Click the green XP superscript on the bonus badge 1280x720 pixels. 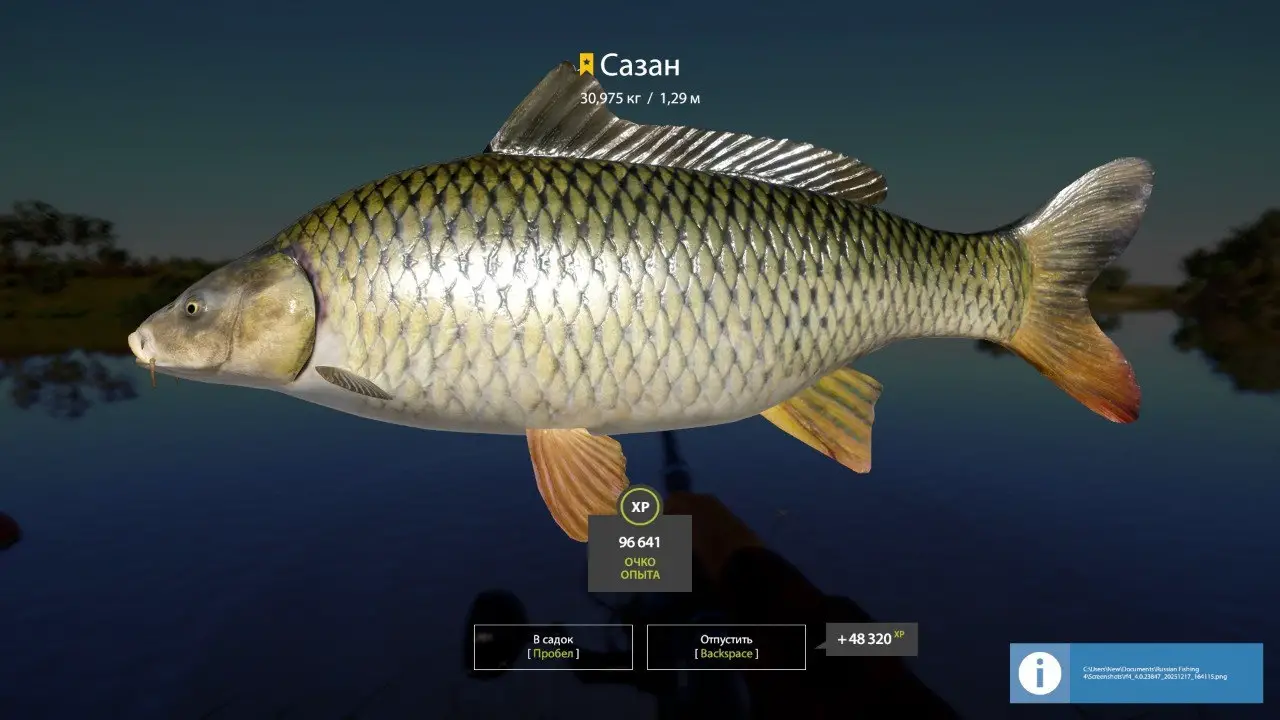897,634
